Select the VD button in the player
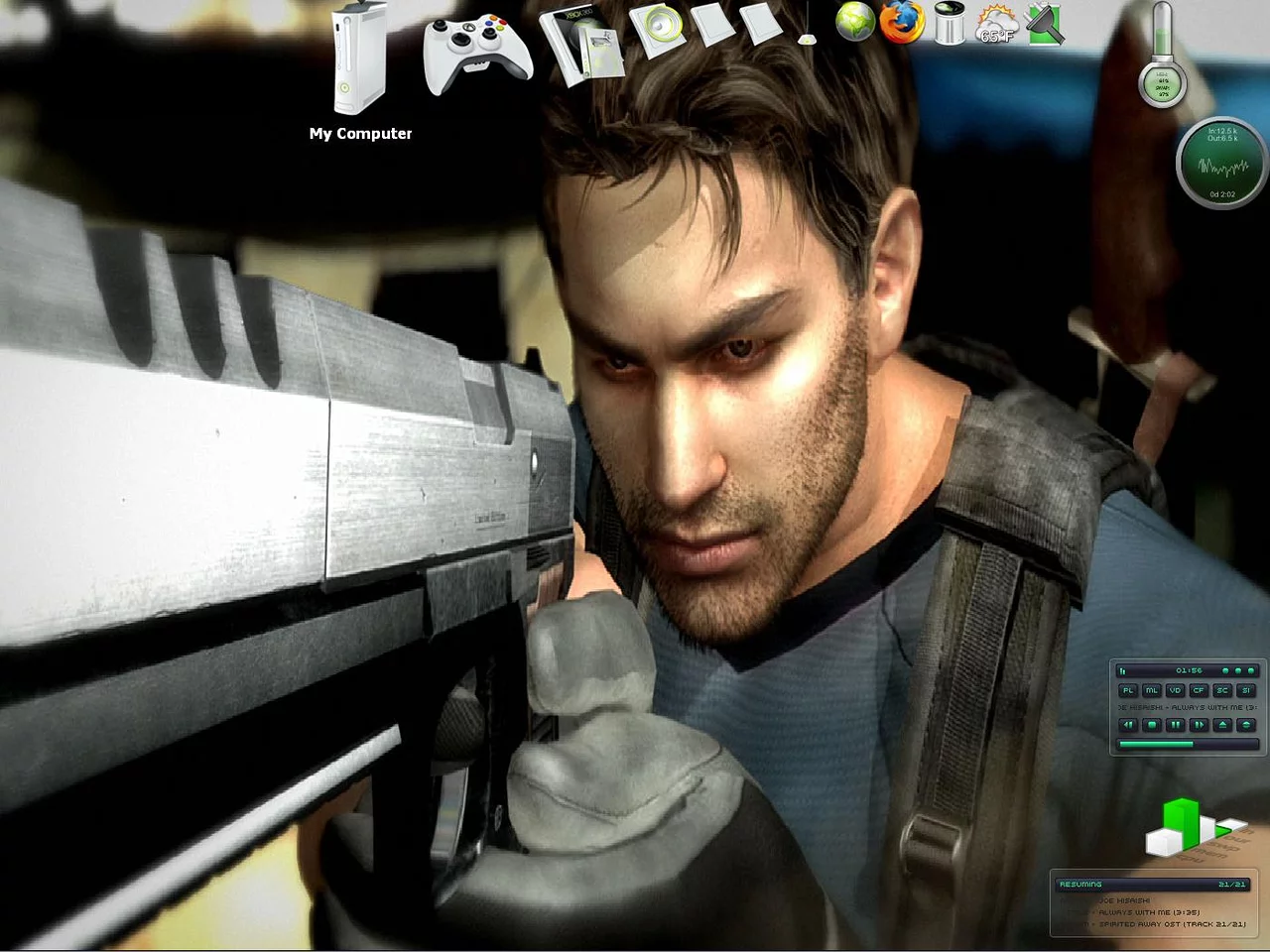Viewport: 1270px width, 952px height. coord(1176,690)
